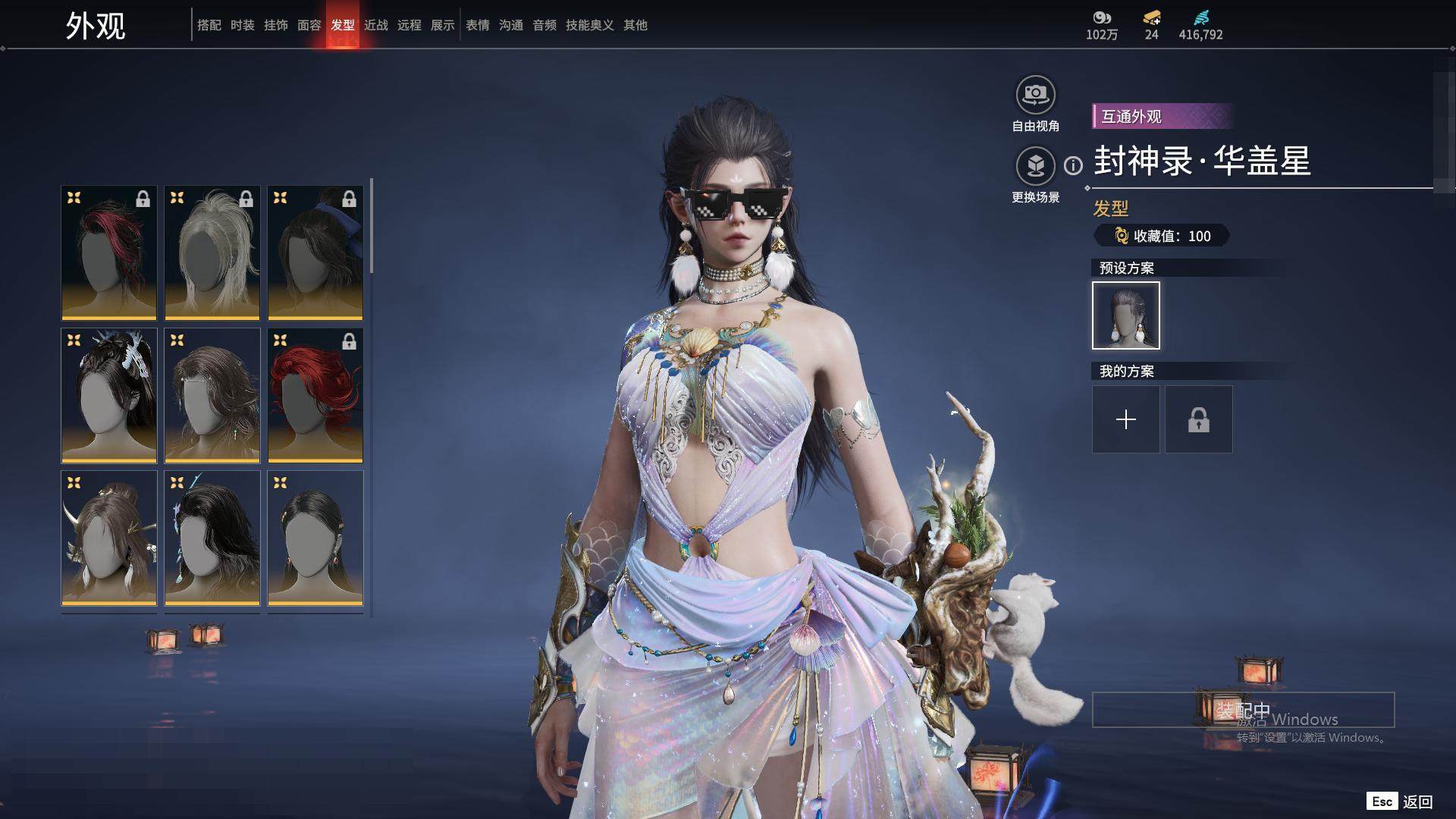1456x819 pixels.
Task: Select the preset hairstyle scheme thumbnail
Action: [1125, 315]
